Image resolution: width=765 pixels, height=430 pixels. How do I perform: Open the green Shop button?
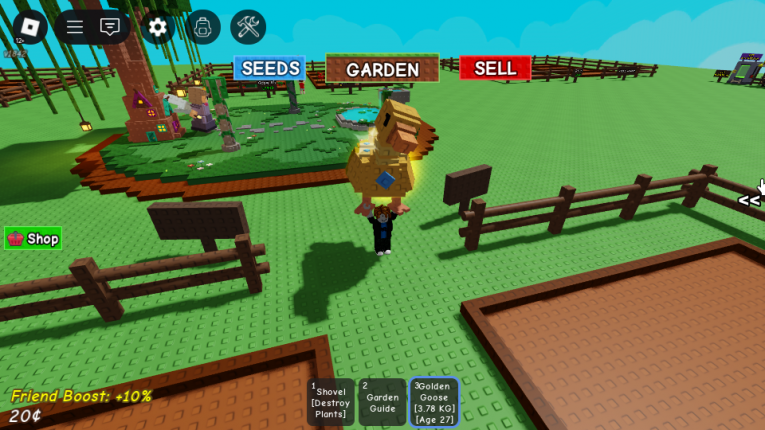pyautogui.click(x=33, y=238)
